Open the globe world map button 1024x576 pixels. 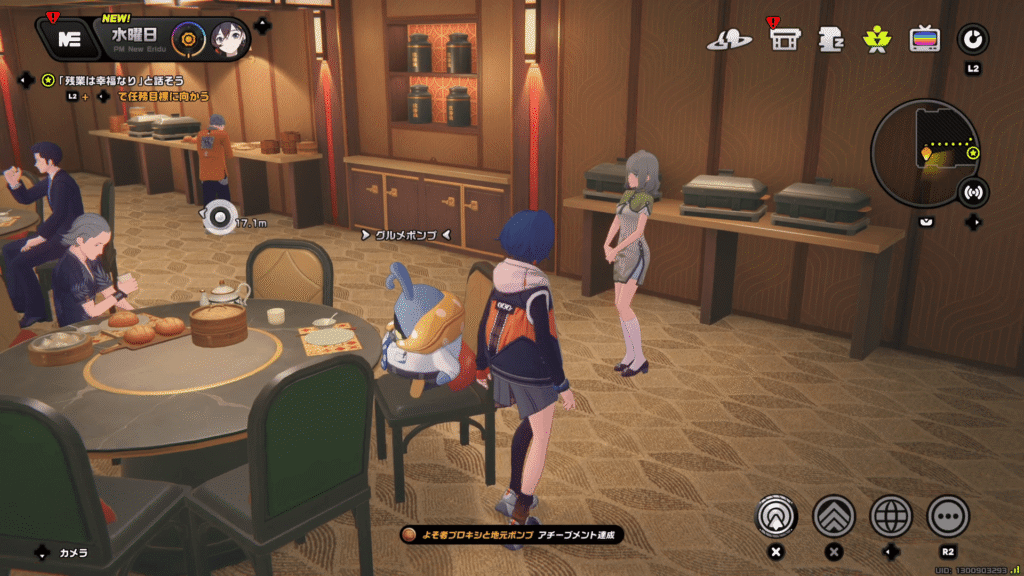coord(891,516)
